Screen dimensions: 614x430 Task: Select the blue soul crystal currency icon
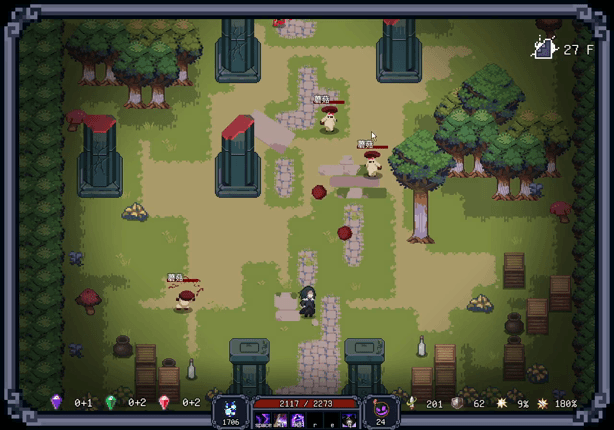click(231, 407)
